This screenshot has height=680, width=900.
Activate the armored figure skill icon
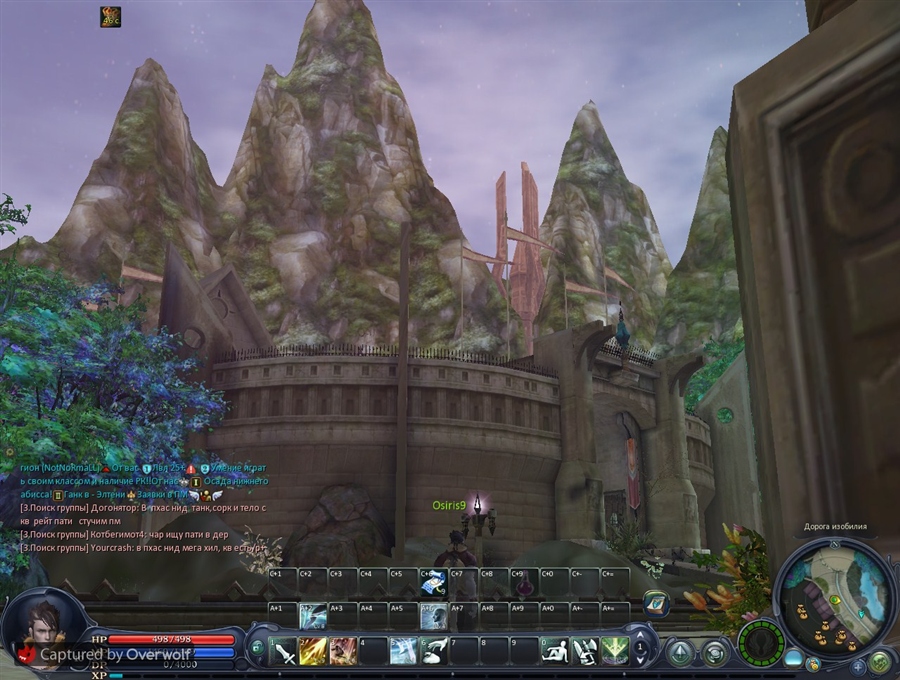(x=585, y=651)
